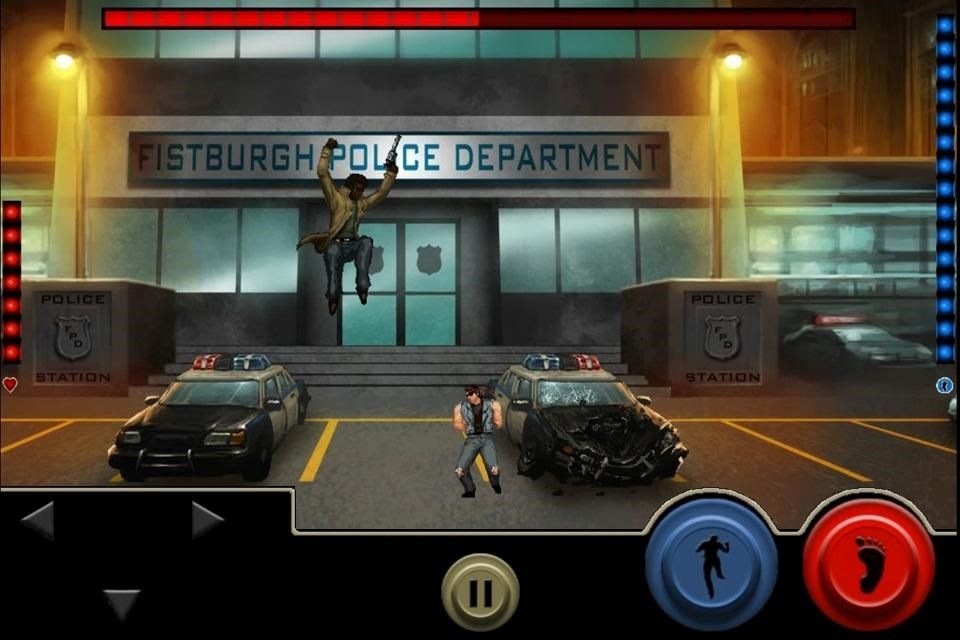Tap the right arrow on the D-pad
The height and width of the screenshot is (640, 960).
[x=207, y=520]
